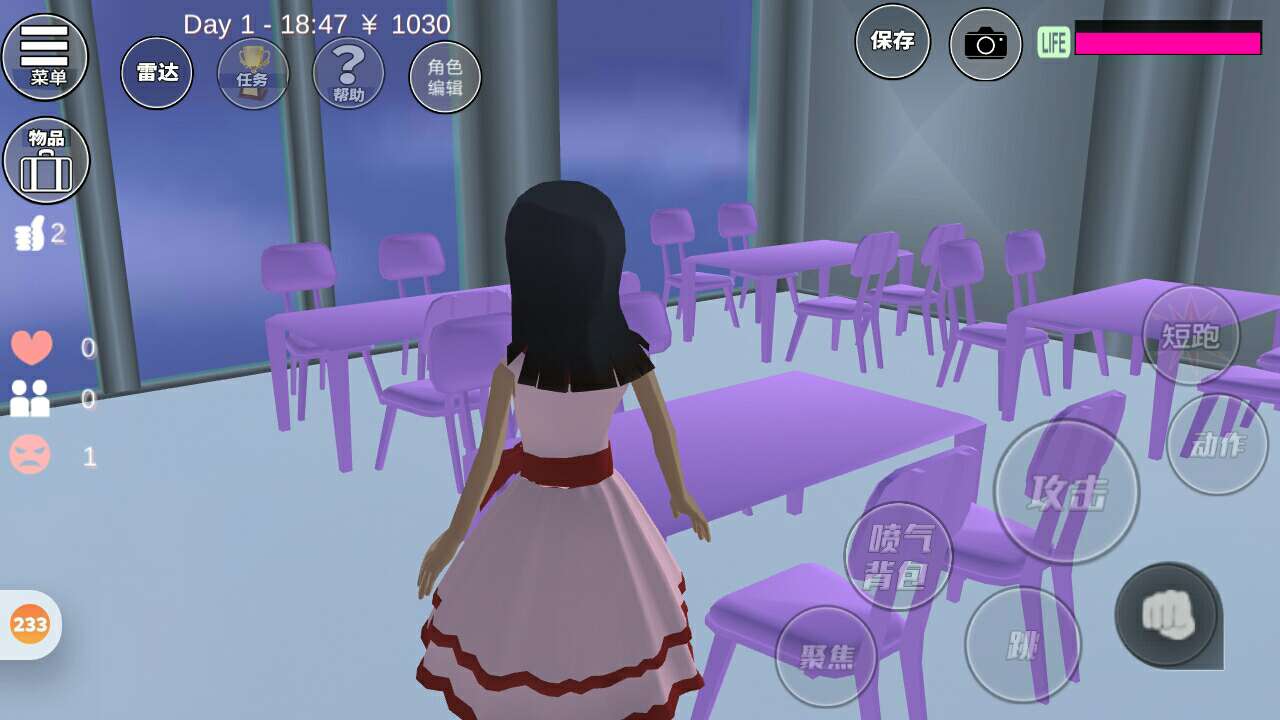1280x720 pixels.
Task: Select the fist weapon icon
Action: coord(1167,614)
